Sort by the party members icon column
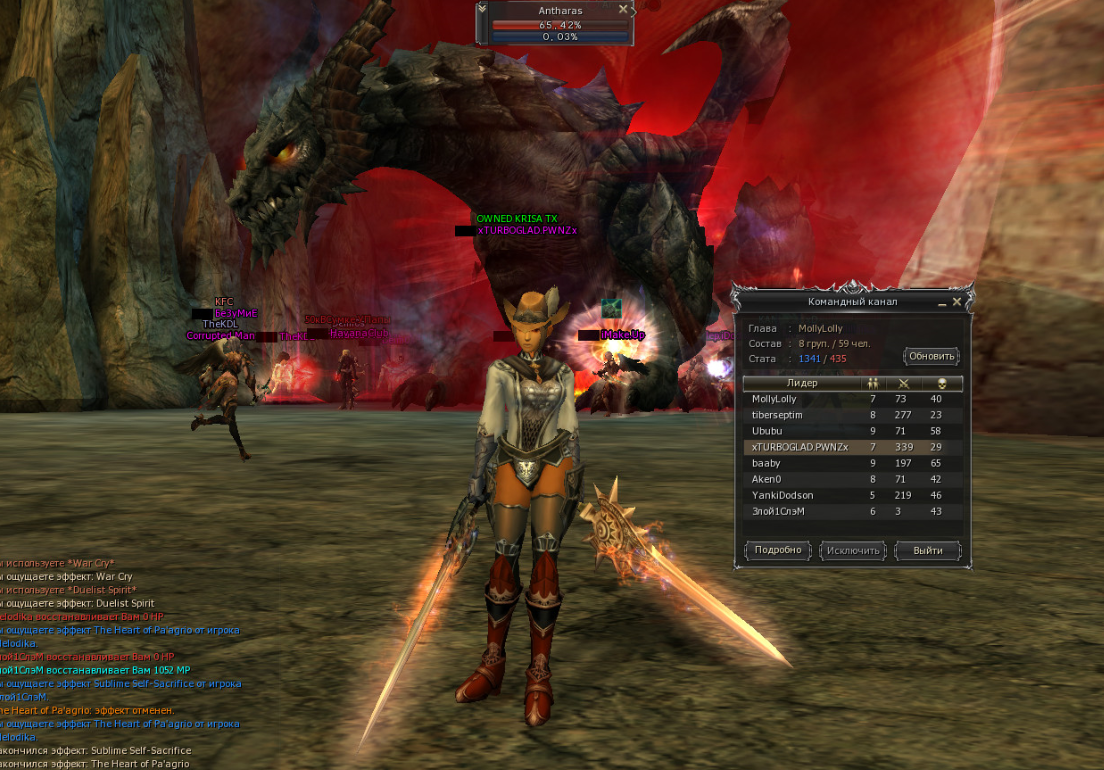This screenshot has height=770, width=1104. 873,383
